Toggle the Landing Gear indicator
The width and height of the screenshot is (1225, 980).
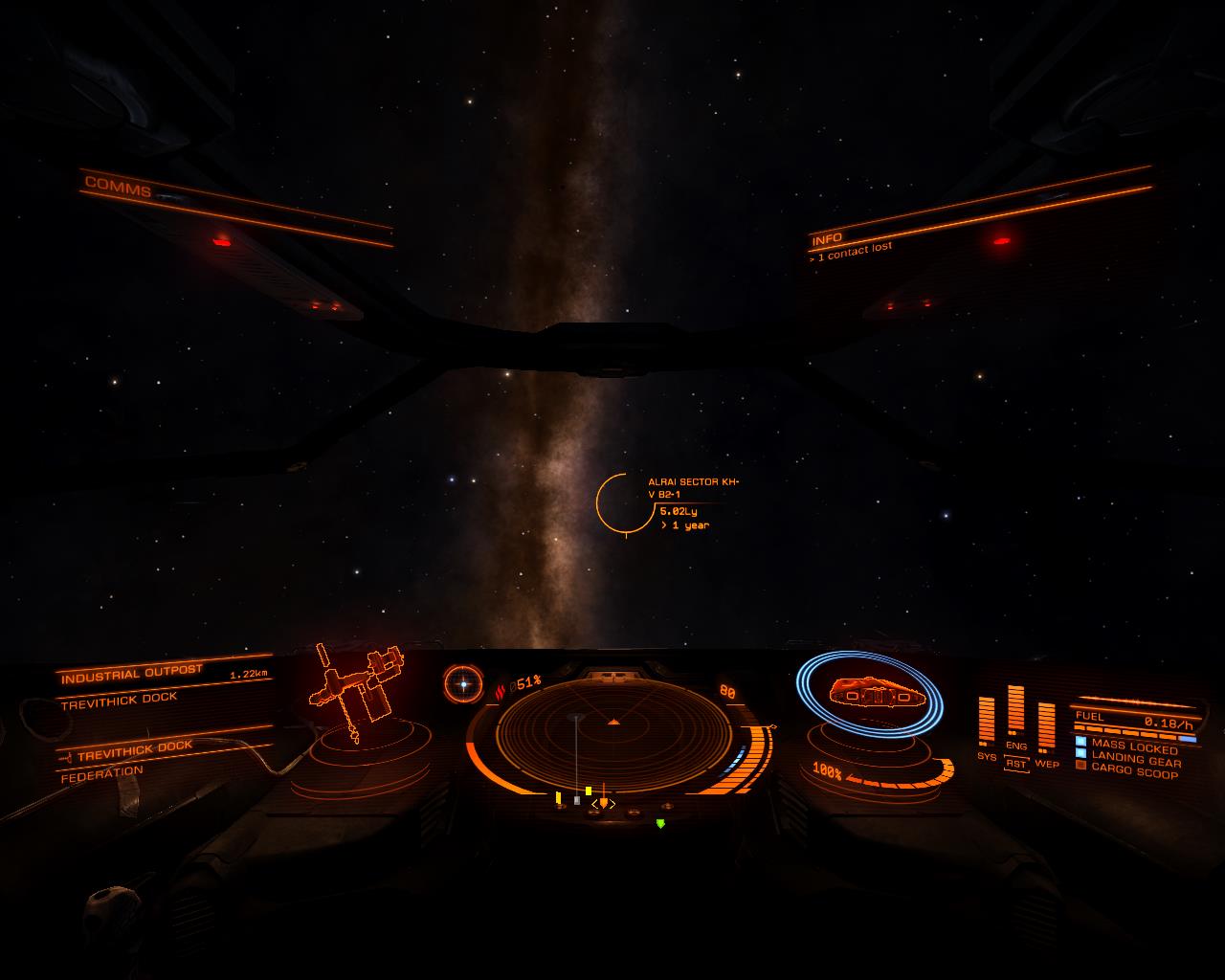(x=1135, y=760)
